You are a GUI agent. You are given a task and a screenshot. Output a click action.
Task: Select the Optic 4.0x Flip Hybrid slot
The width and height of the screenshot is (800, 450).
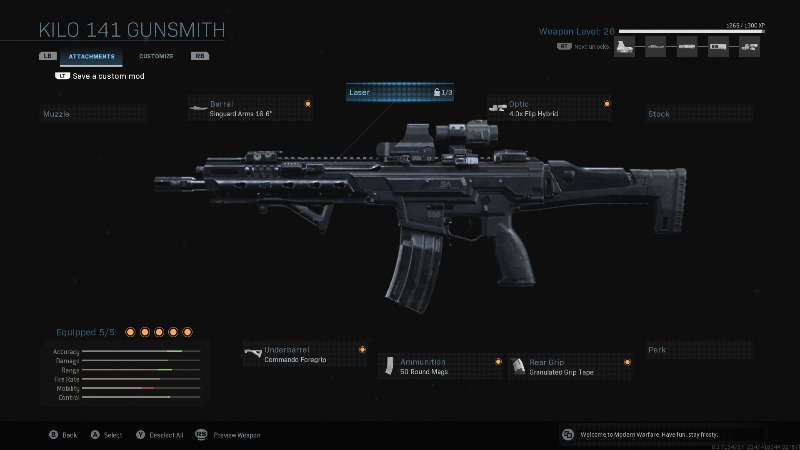(549, 108)
